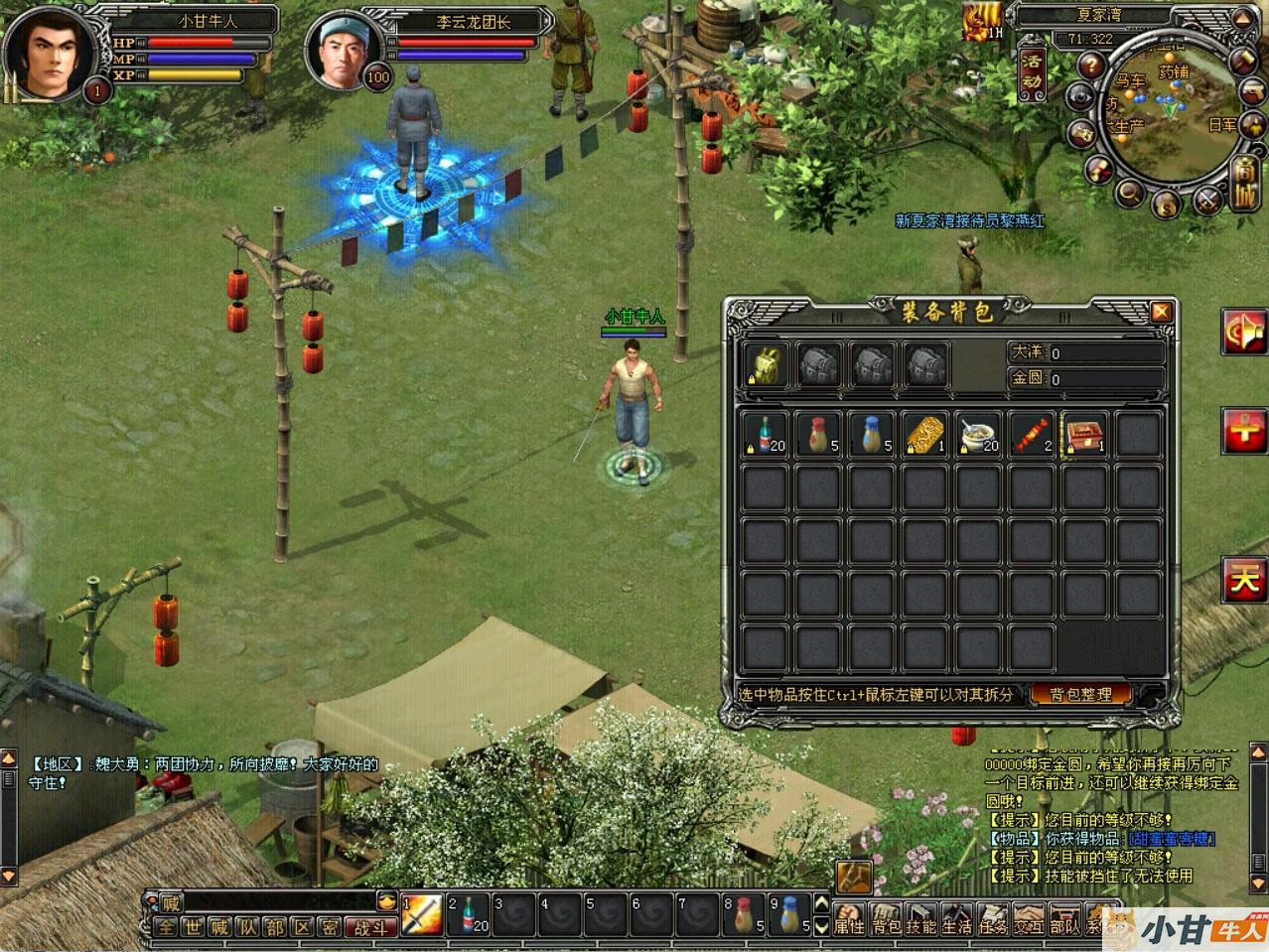Click the 天 button on right edge

click(x=1245, y=580)
